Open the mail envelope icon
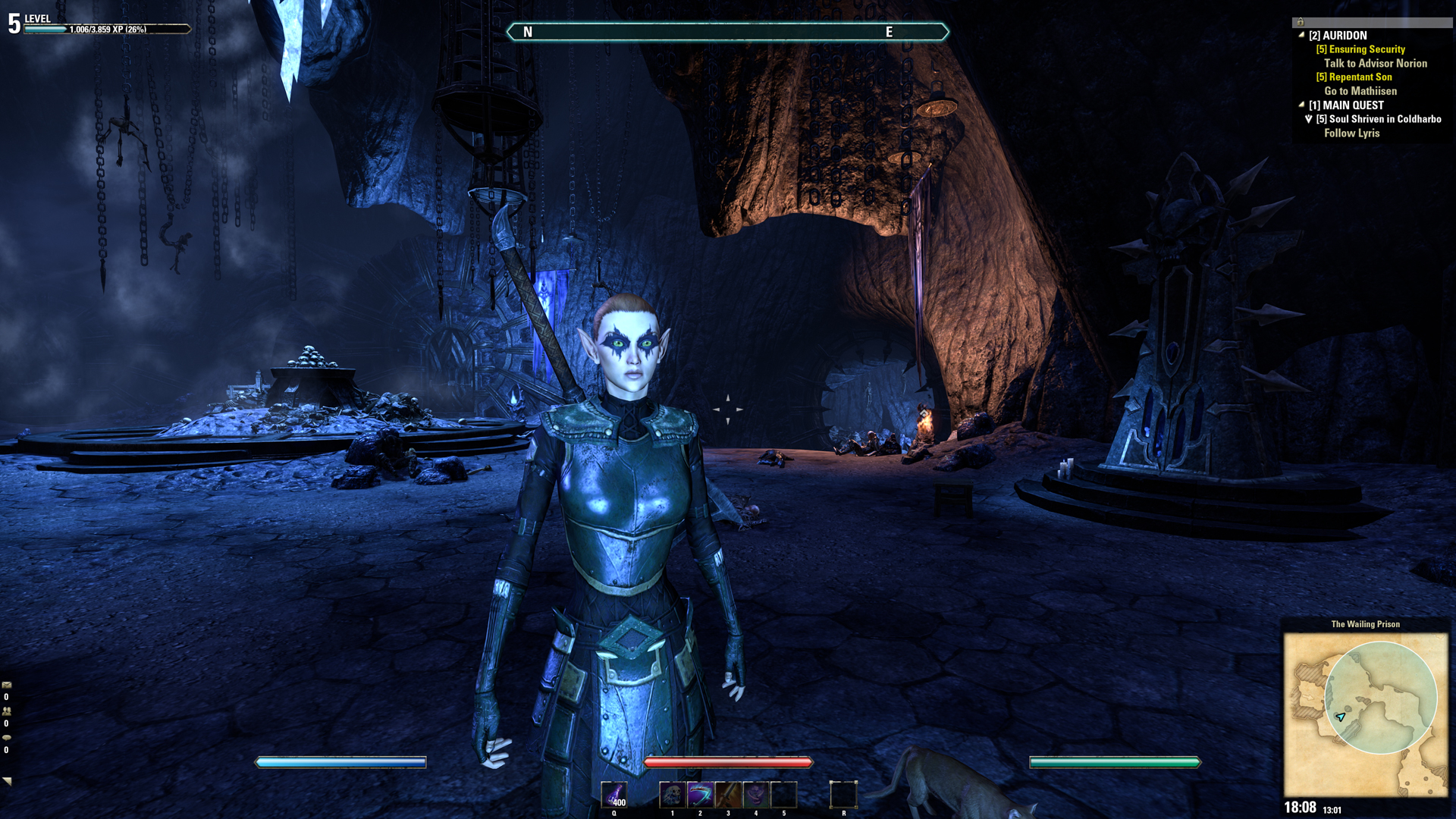The width and height of the screenshot is (1456, 819). pos(7,685)
